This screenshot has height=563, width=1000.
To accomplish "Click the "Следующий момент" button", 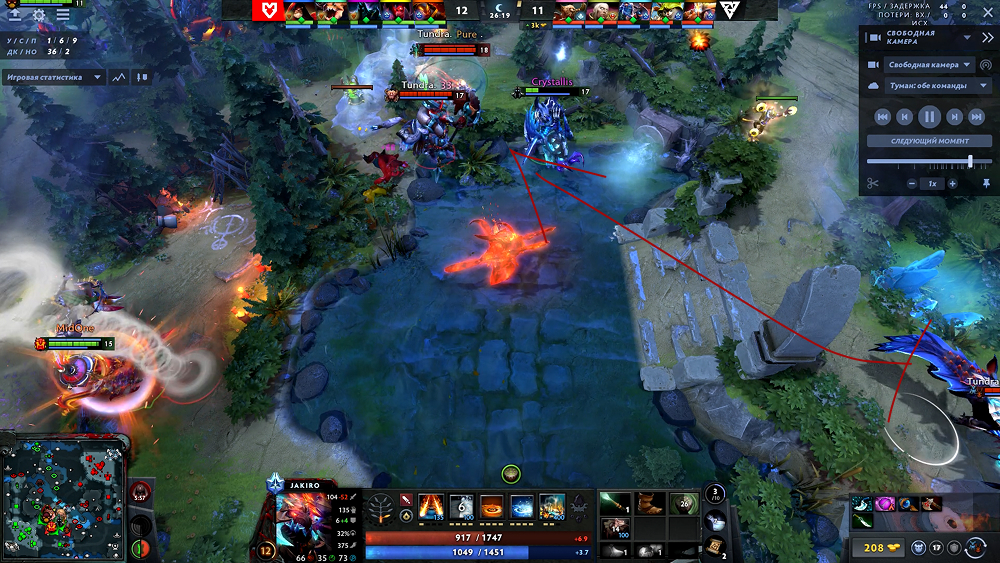I will coord(929,141).
